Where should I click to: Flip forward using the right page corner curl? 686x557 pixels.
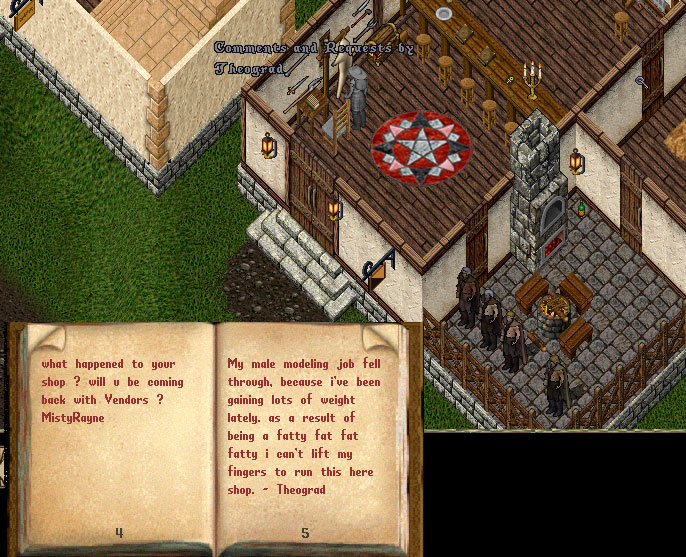tap(385, 338)
